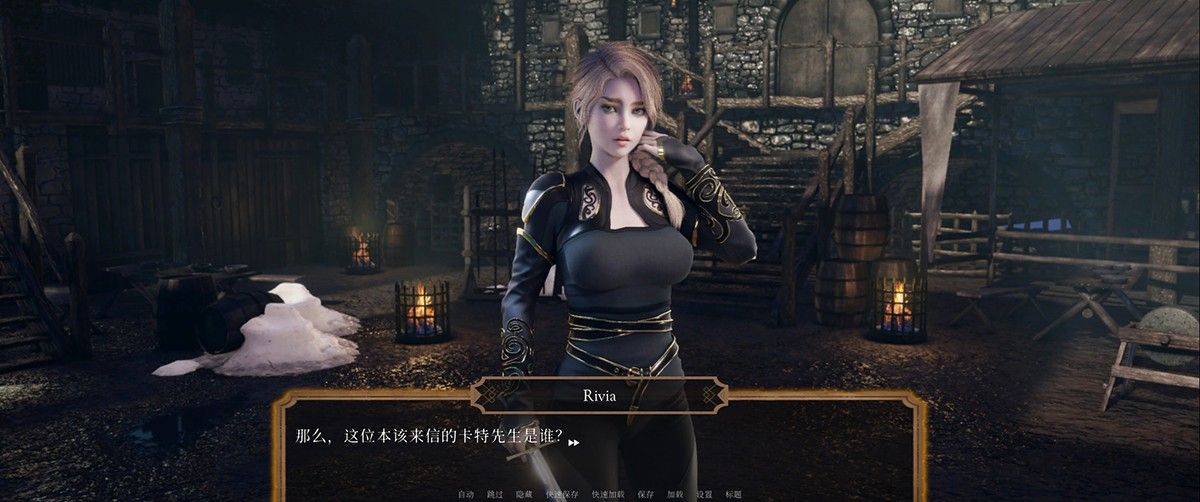Return to title via 标题

tap(734, 494)
